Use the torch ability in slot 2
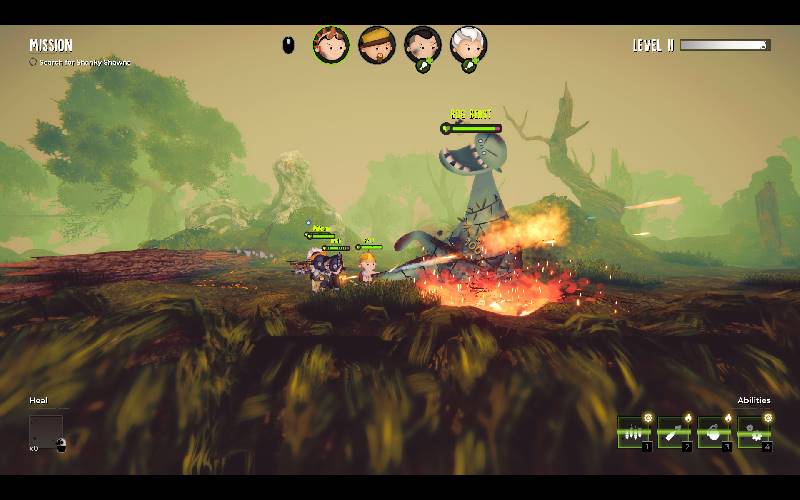The width and height of the screenshot is (800, 500). [673, 432]
